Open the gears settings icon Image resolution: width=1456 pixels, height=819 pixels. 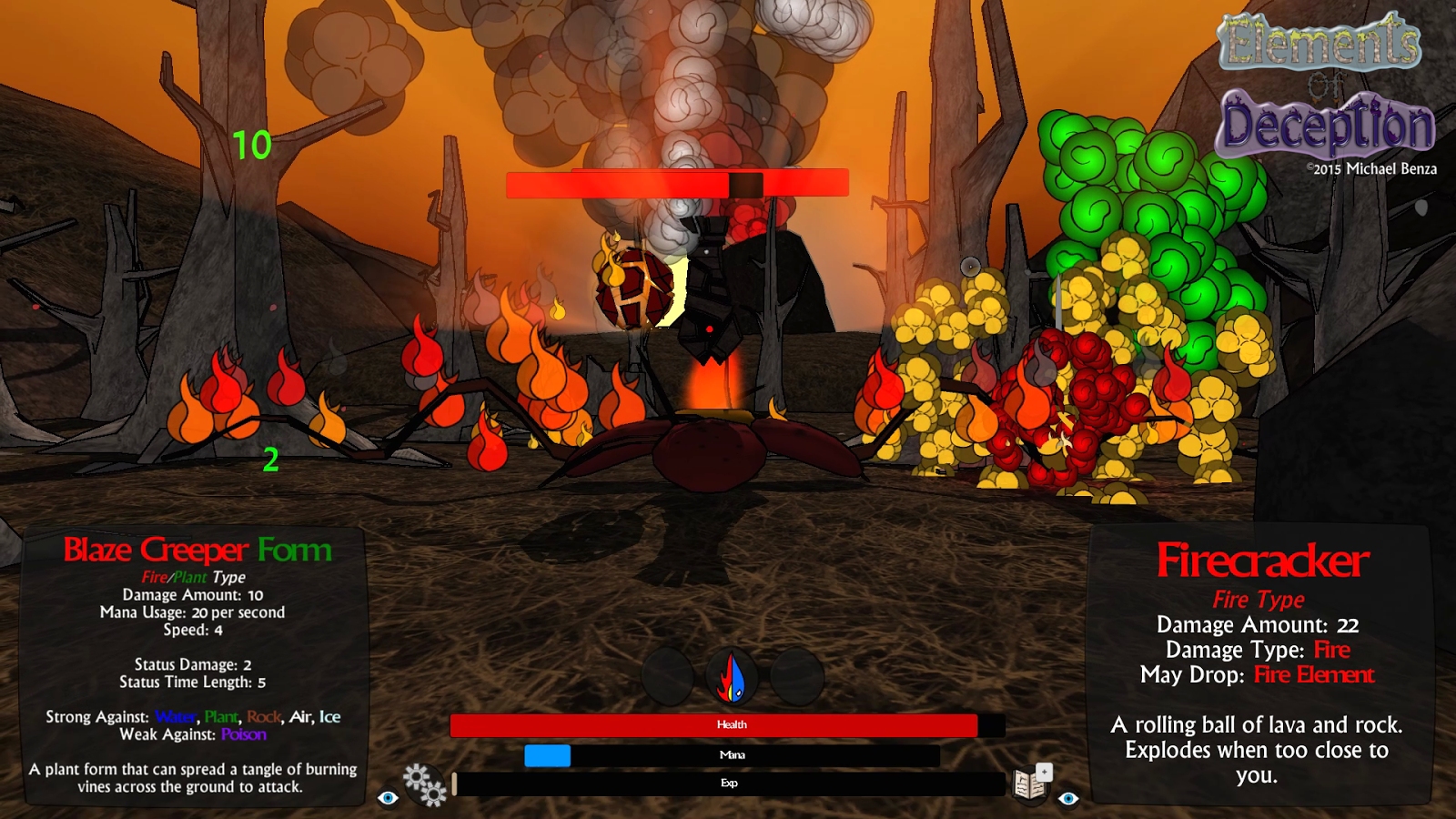tap(425, 784)
